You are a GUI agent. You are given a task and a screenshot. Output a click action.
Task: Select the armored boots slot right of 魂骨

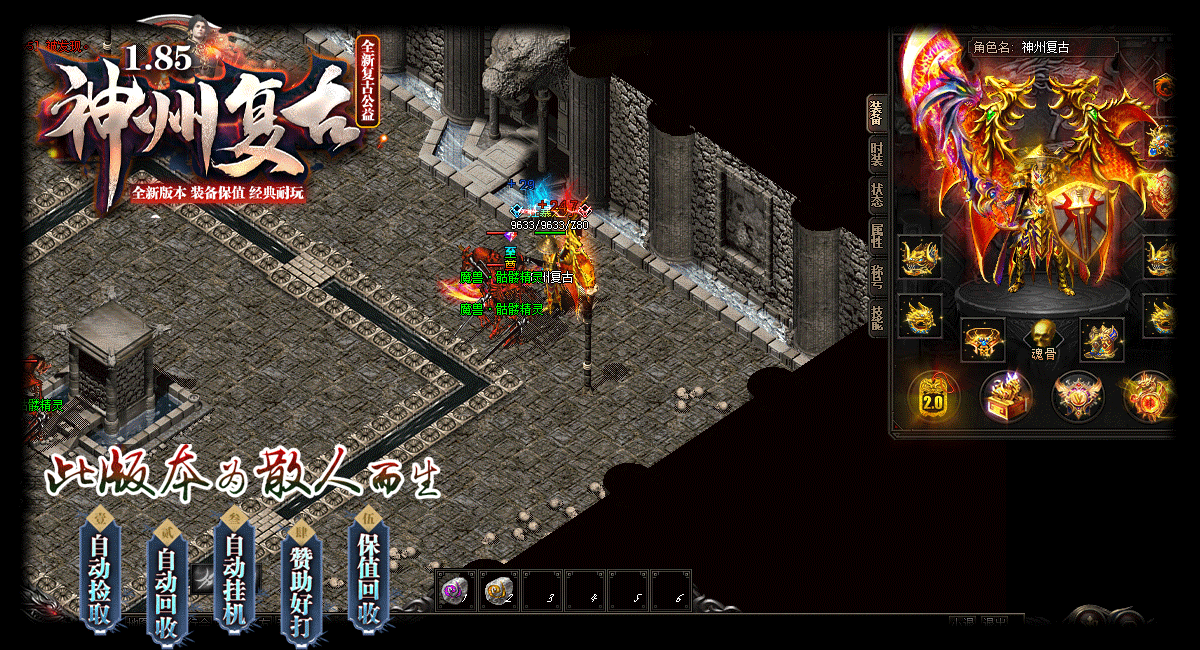point(1102,340)
